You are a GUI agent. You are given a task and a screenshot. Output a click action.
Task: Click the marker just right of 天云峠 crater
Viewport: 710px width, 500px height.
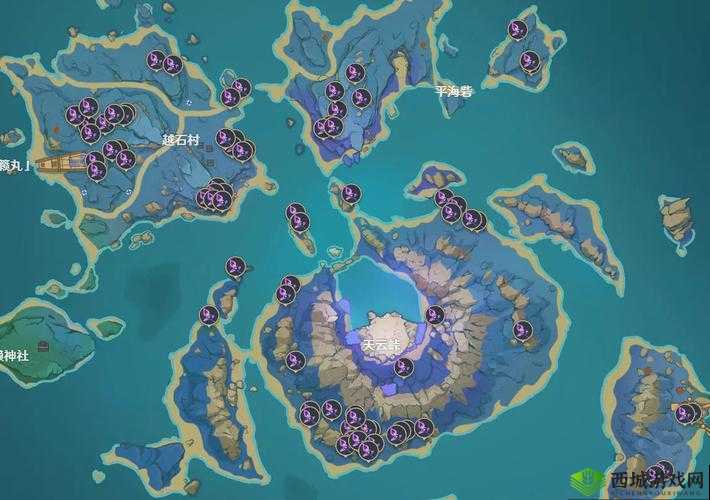tap(434, 315)
